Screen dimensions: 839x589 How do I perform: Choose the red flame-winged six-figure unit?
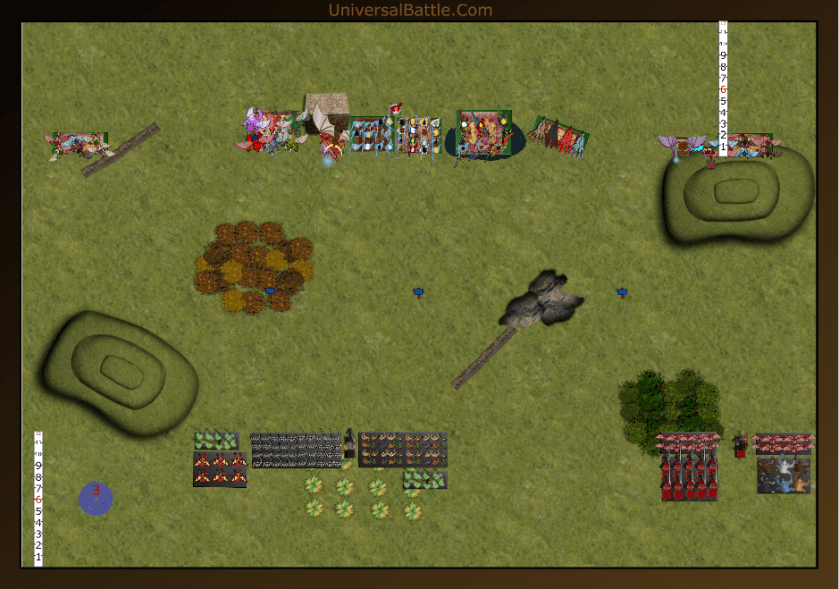pos(220,468)
